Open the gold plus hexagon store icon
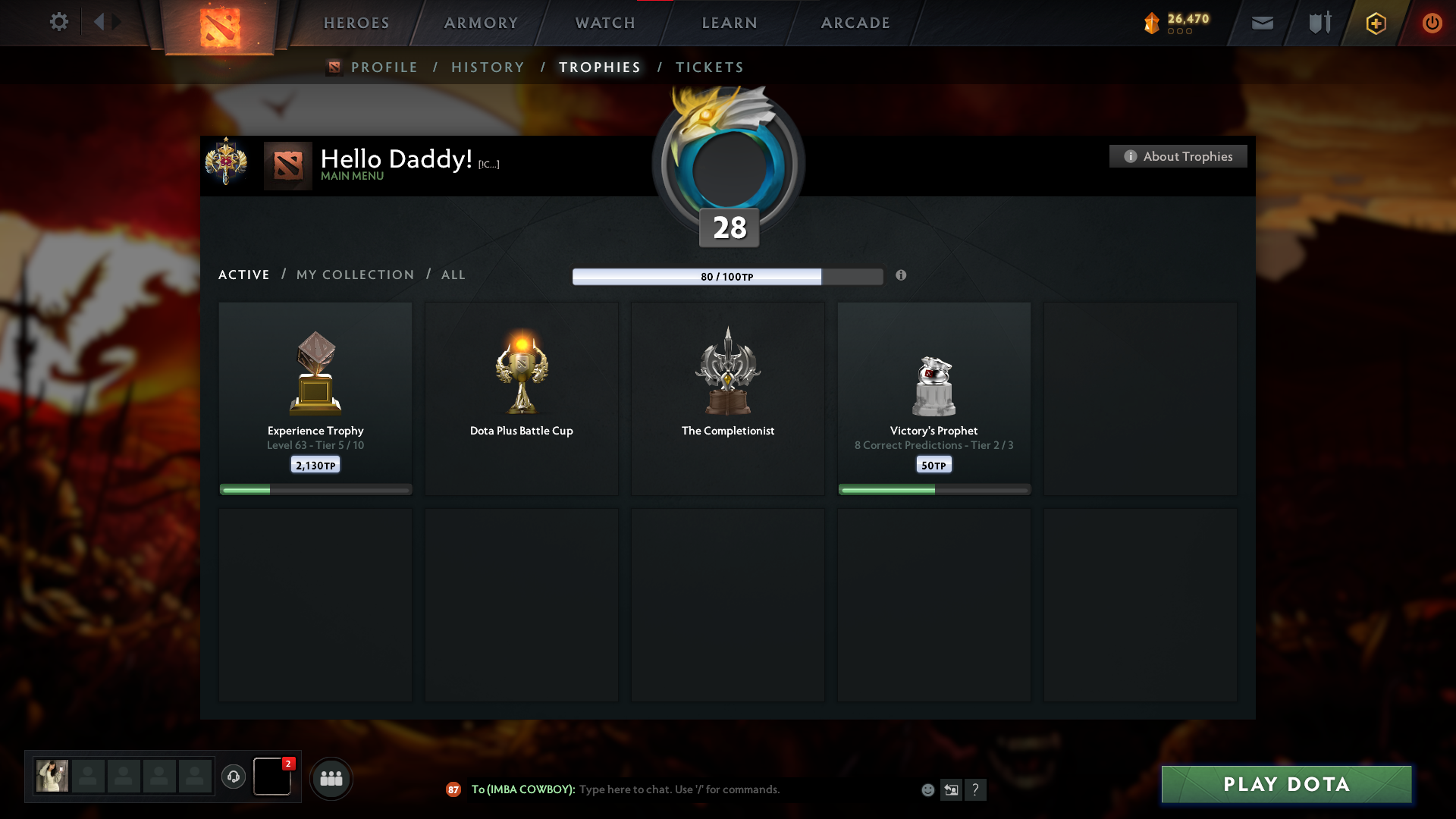This screenshot has height=819, width=1456. coord(1375,23)
